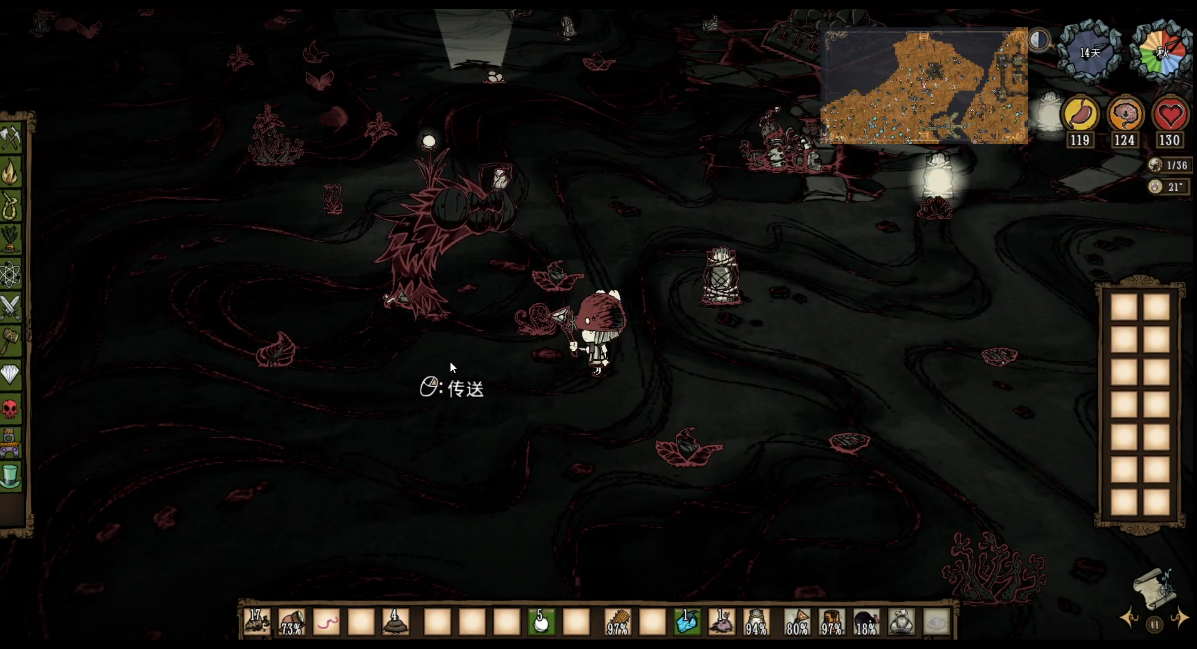Open the Food and farming crafting tab
The image size is (1197, 649).
coord(12,239)
